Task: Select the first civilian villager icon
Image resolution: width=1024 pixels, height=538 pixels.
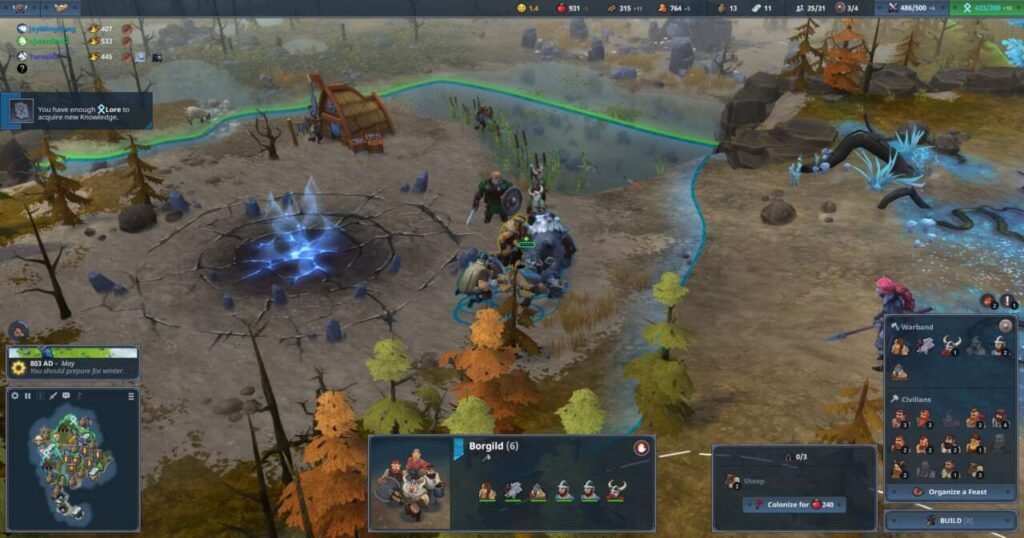Action: (x=899, y=418)
